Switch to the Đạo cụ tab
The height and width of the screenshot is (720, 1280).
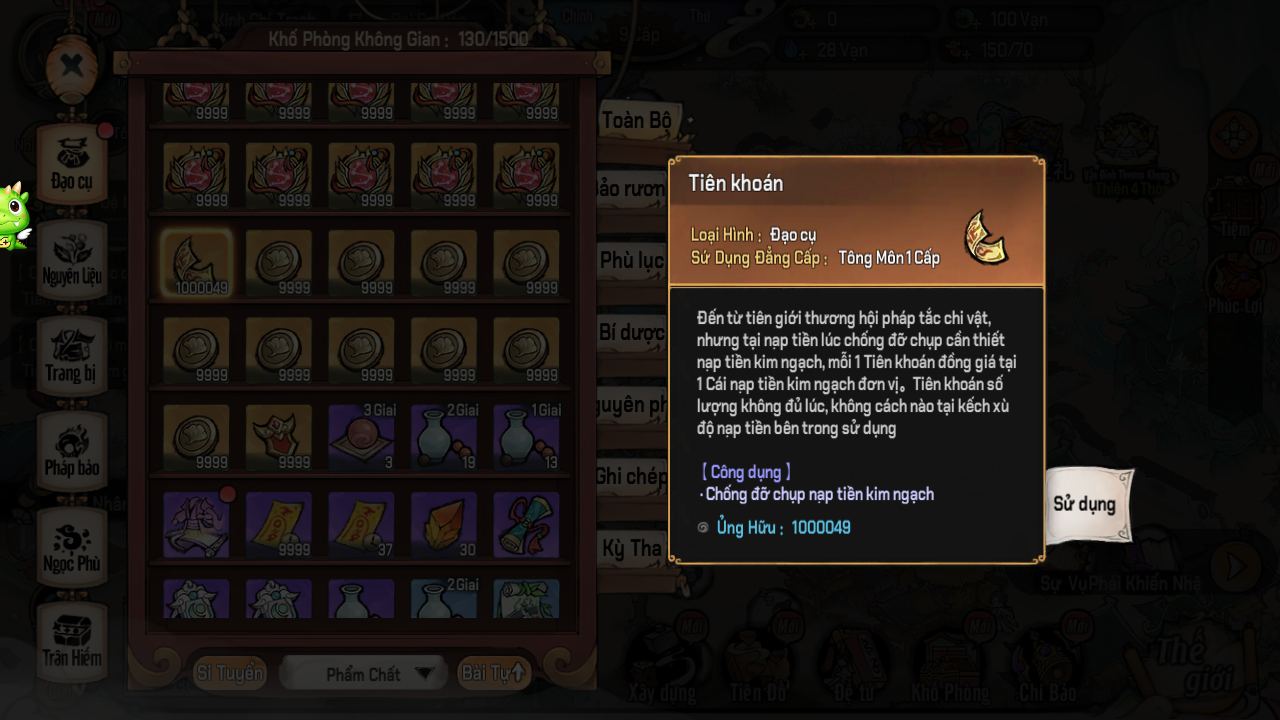point(72,164)
